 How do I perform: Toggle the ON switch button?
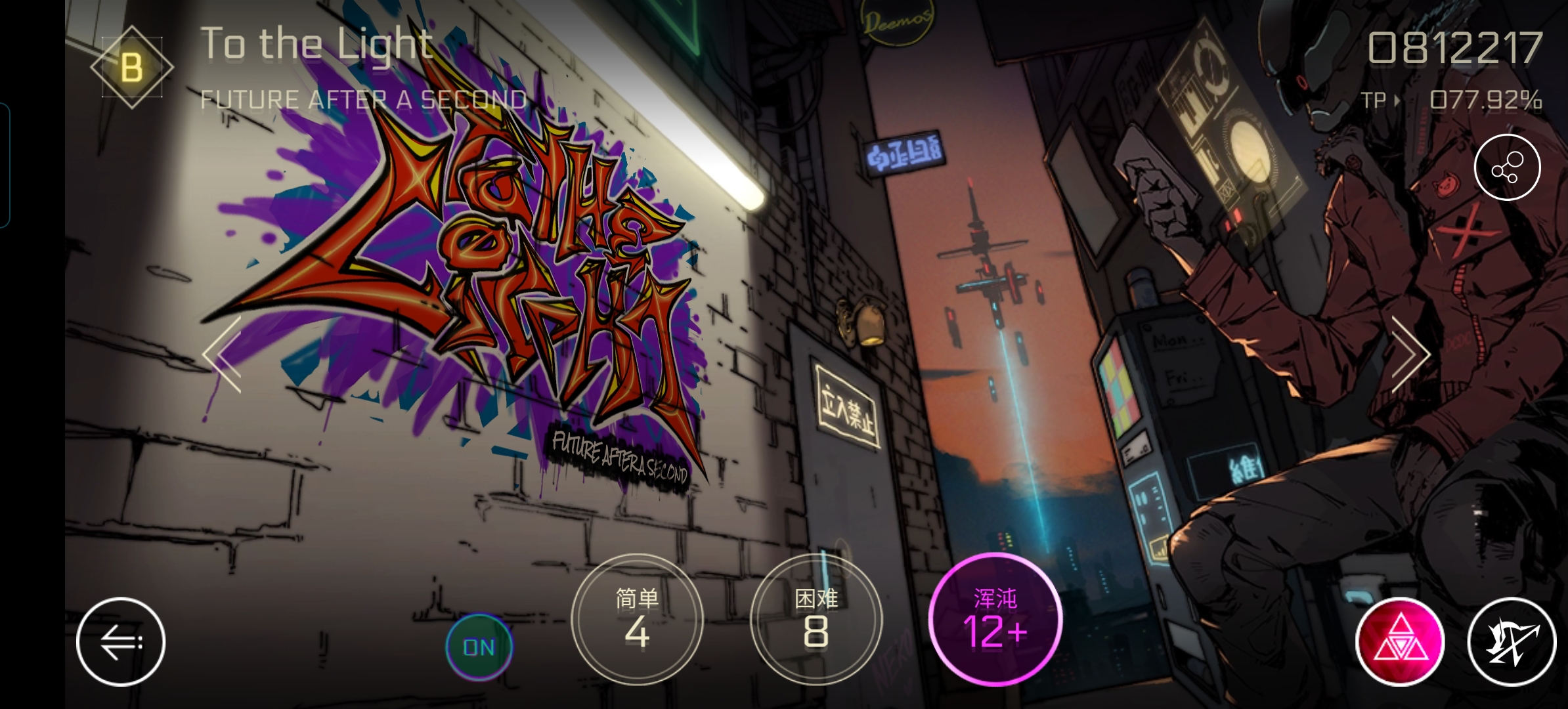click(479, 647)
